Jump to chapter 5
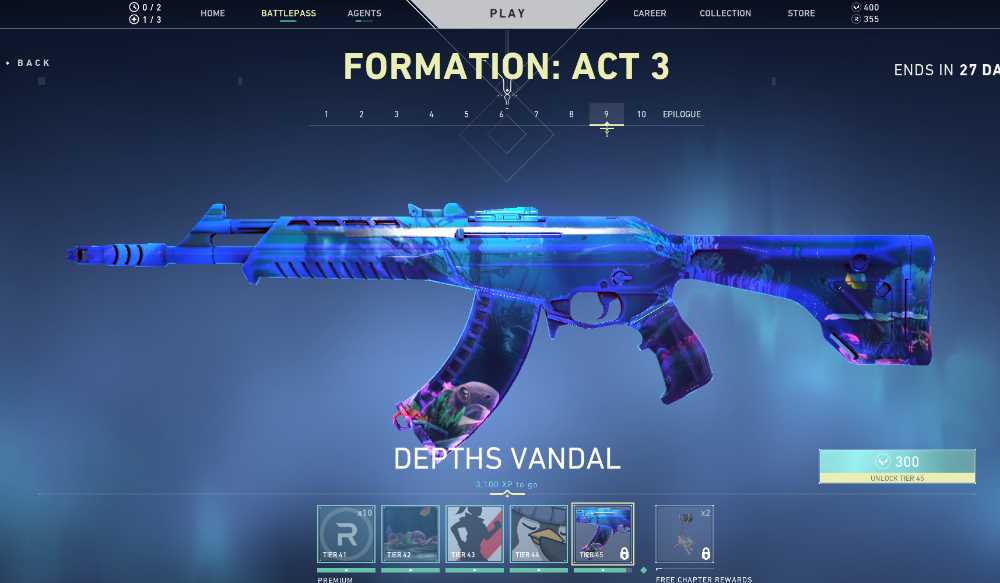This screenshot has width=1000, height=583. [x=466, y=114]
